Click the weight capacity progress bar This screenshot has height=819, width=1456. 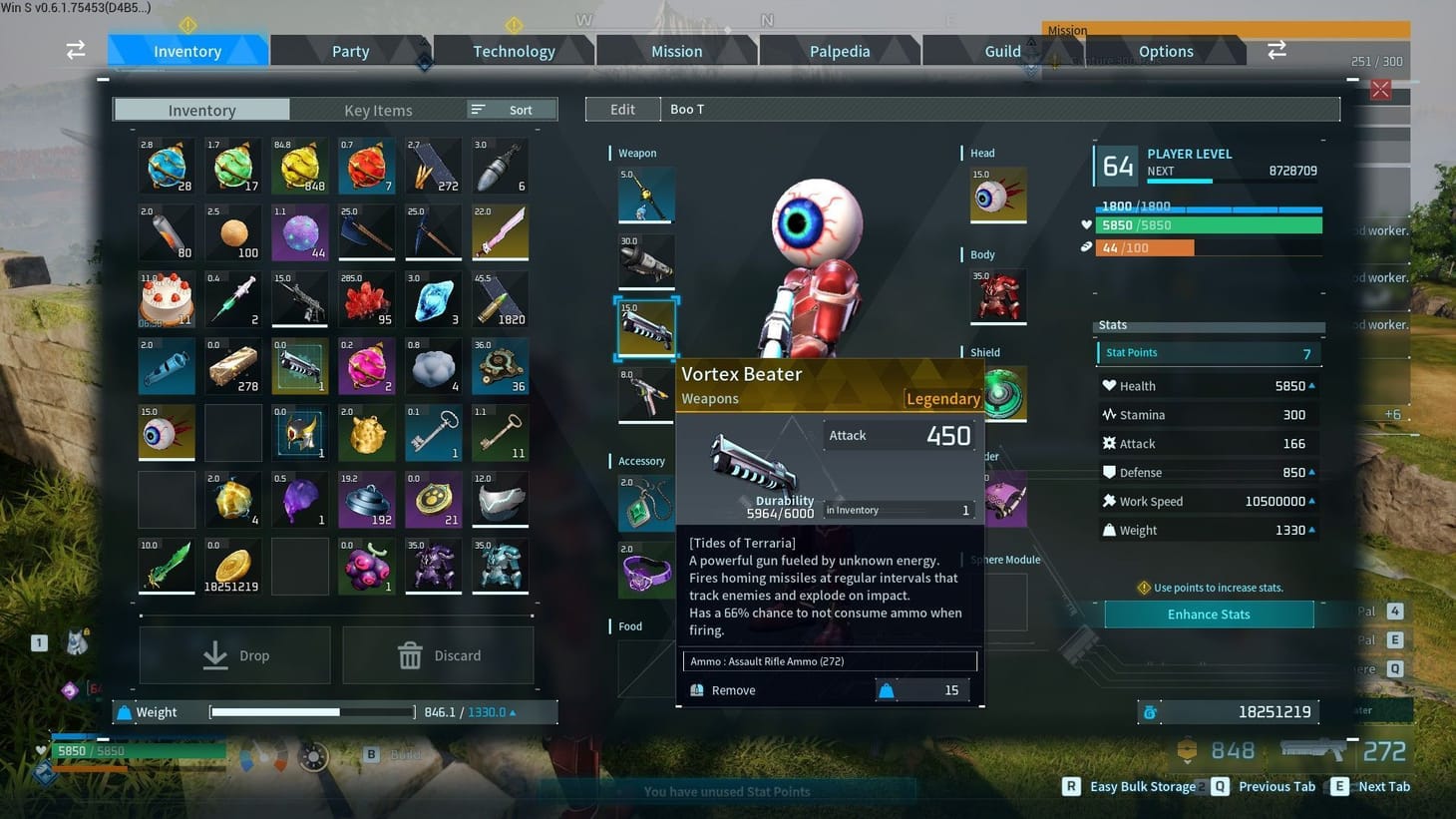[x=310, y=711]
